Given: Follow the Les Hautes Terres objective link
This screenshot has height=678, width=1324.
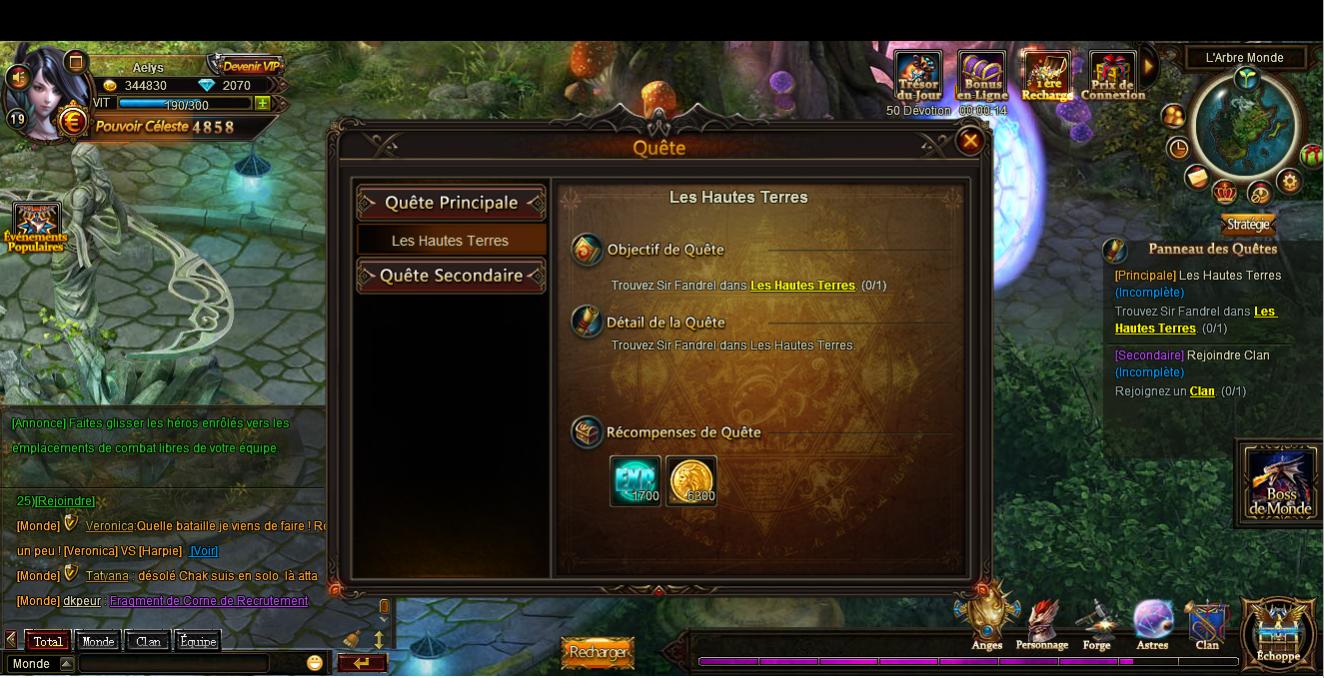Looking at the screenshot, I should [802, 286].
